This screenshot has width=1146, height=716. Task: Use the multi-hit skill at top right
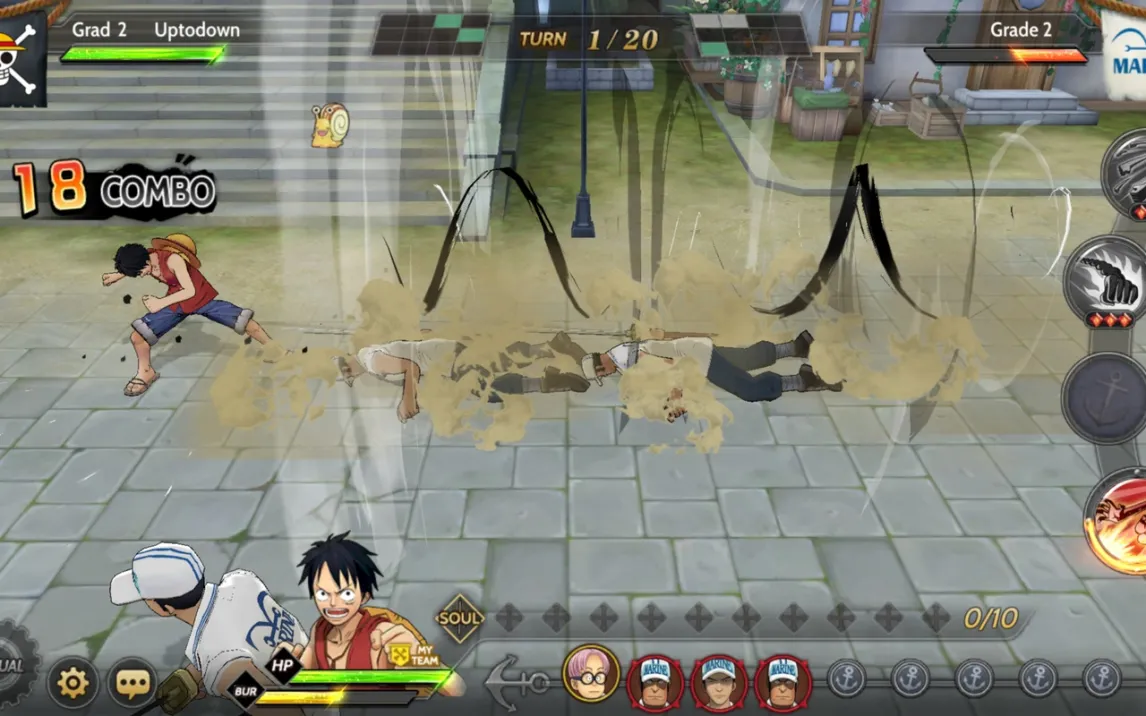[1128, 172]
